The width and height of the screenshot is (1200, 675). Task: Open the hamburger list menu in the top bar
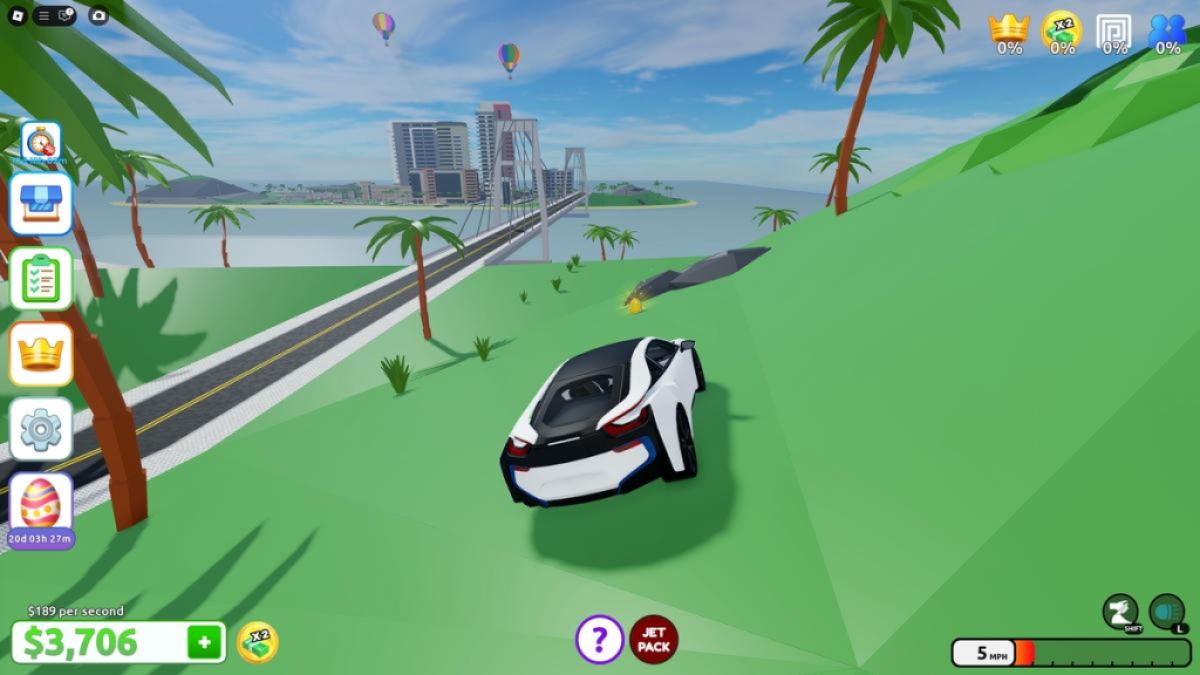44,15
